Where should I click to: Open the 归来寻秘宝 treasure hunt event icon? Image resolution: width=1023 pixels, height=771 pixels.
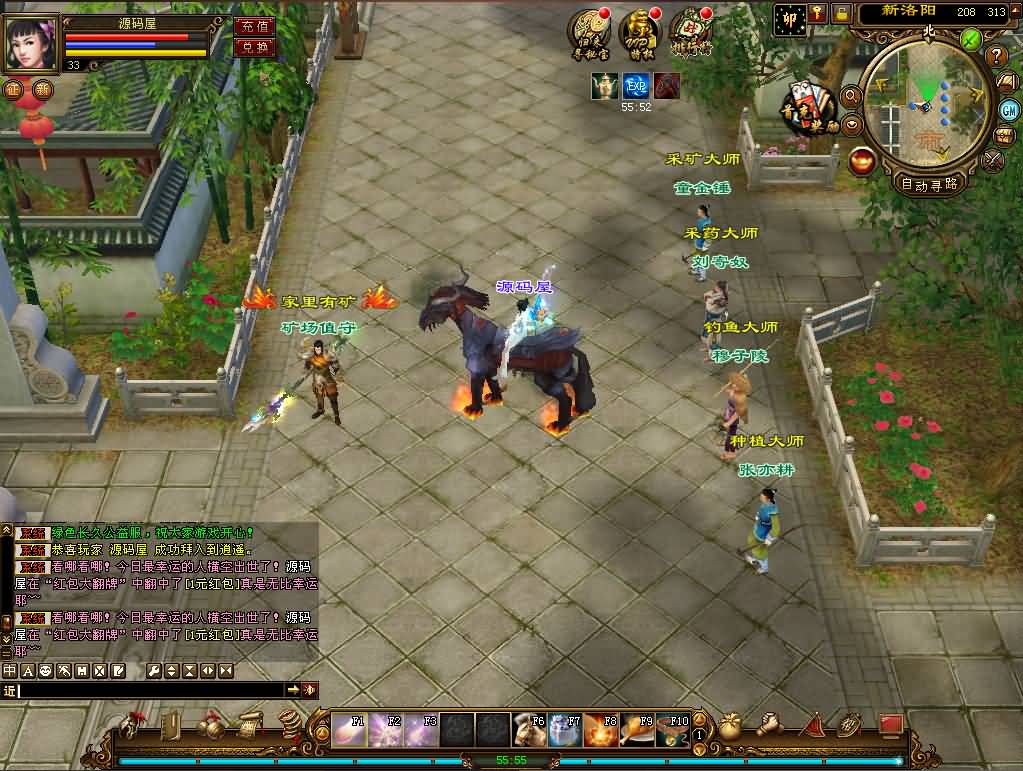coord(588,31)
